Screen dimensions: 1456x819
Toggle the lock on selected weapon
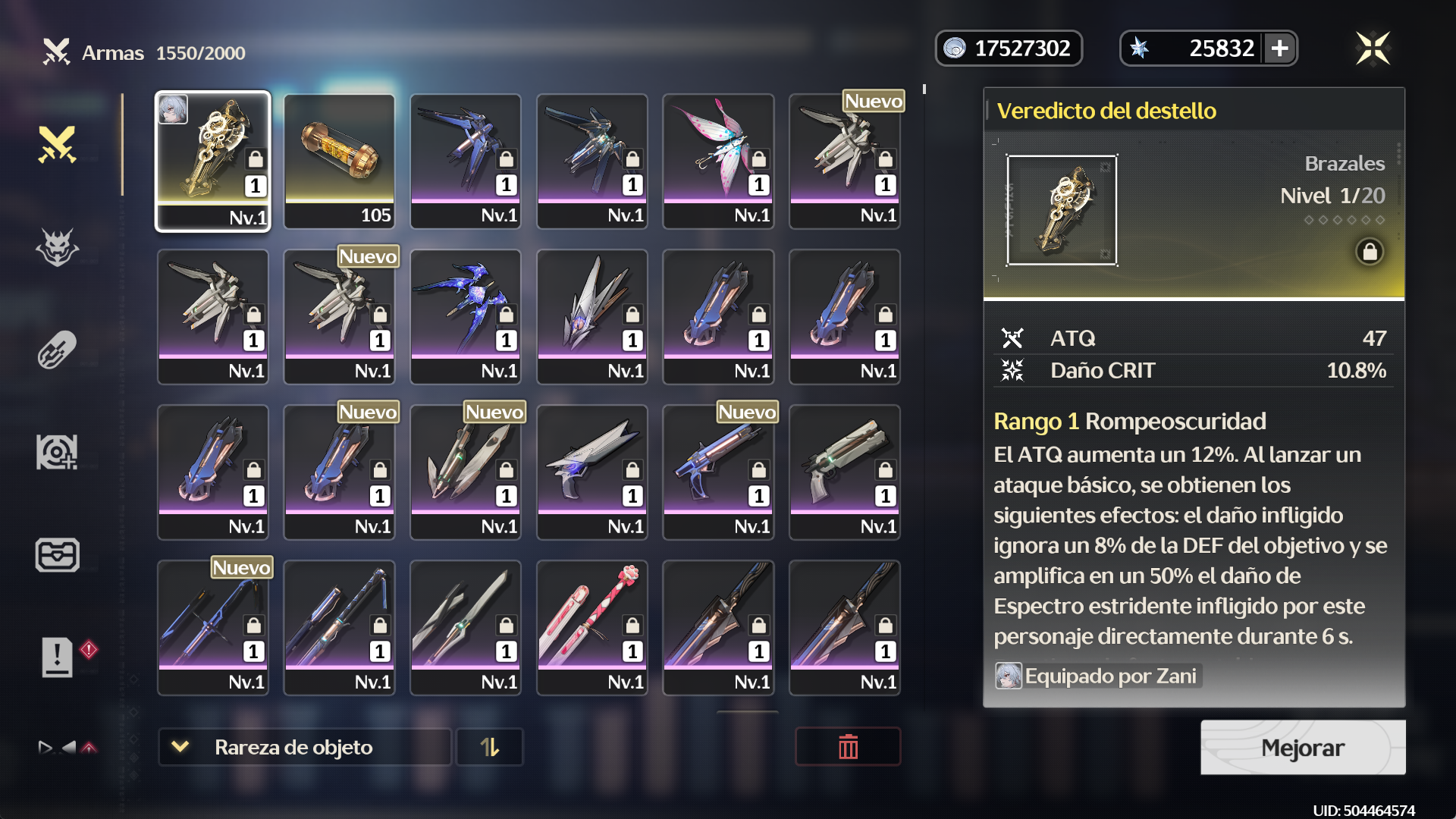pos(1370,252)
